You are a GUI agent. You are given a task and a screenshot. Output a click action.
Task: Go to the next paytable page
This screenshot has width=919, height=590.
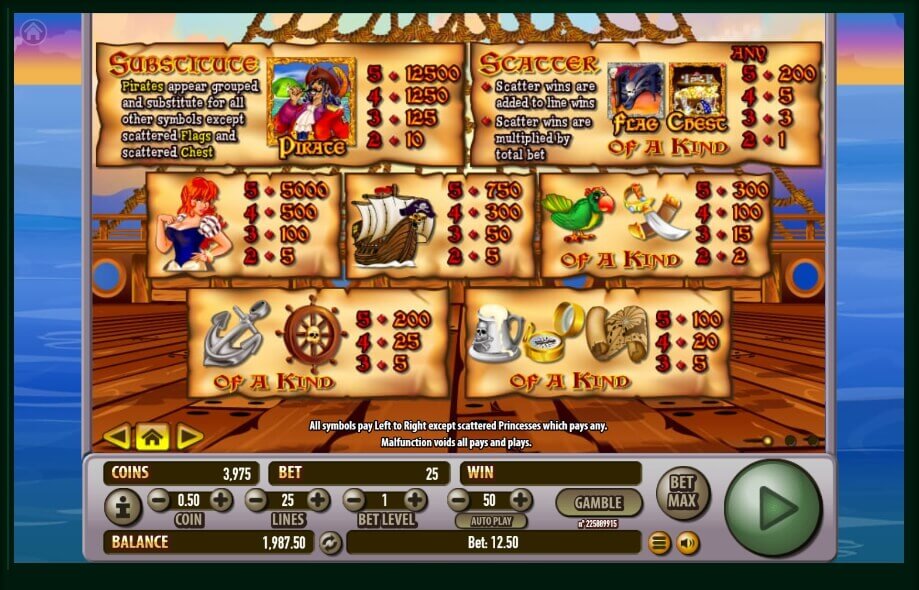188,436
